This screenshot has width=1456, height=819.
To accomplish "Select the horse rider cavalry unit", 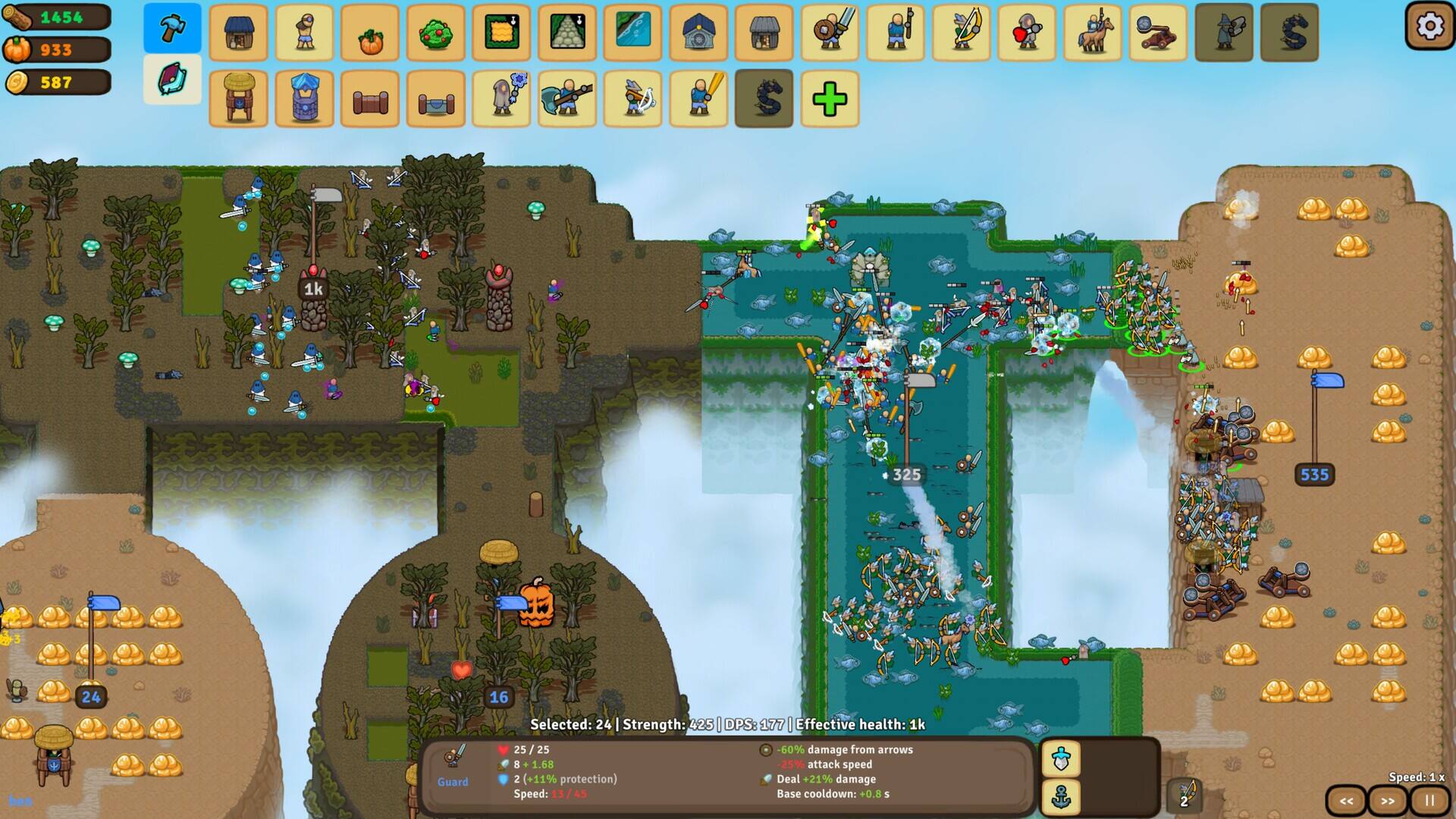I will point(1092,33).
